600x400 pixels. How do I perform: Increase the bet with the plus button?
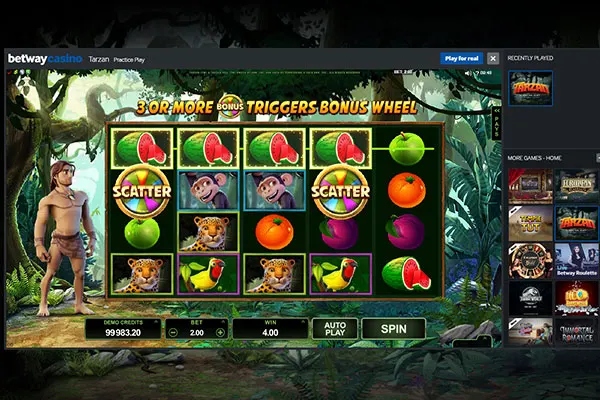pyautogui.click(x=220, y=331)
